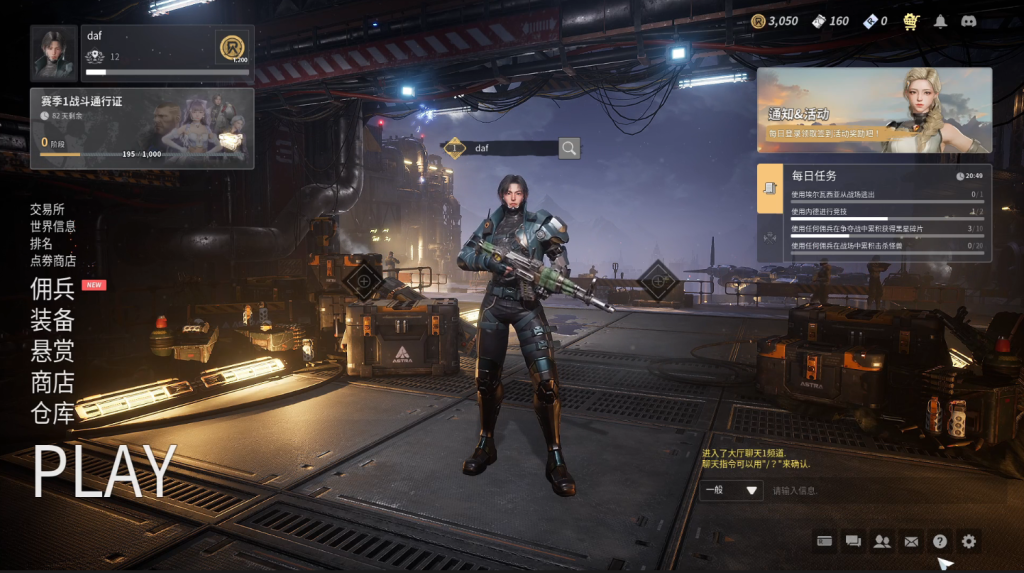Go to the 悬赏 bounty menu
The height and width of the screenshot is (573, 1024).
(x=52, y=351)
